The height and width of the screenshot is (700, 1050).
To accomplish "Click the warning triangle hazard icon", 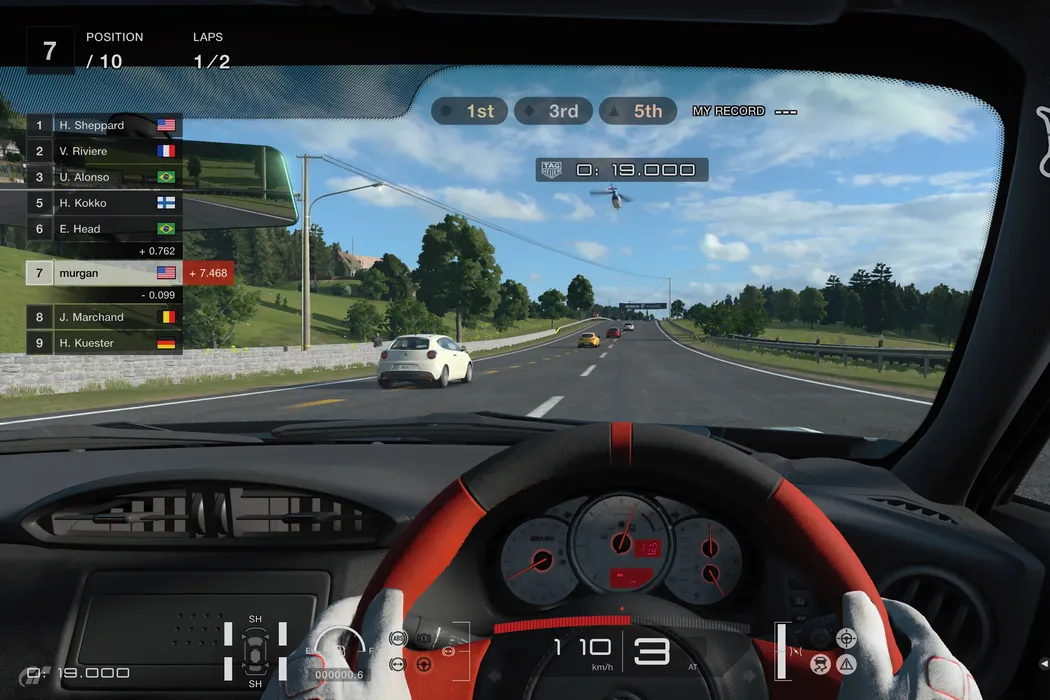I will [847, 663].
